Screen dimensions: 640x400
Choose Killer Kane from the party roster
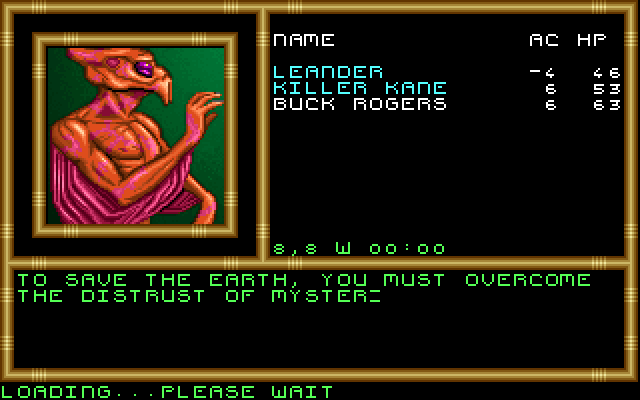tap(359, 88)
